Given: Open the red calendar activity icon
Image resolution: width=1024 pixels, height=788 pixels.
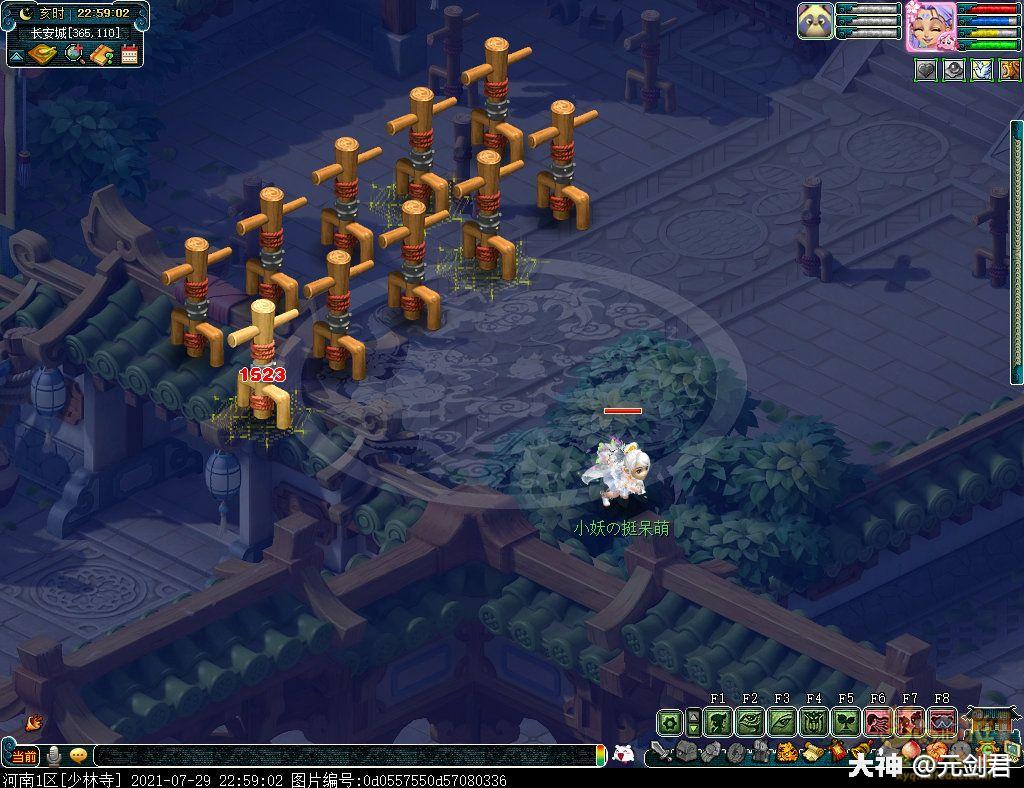Looking at the screenshot, I should (129, 53).
